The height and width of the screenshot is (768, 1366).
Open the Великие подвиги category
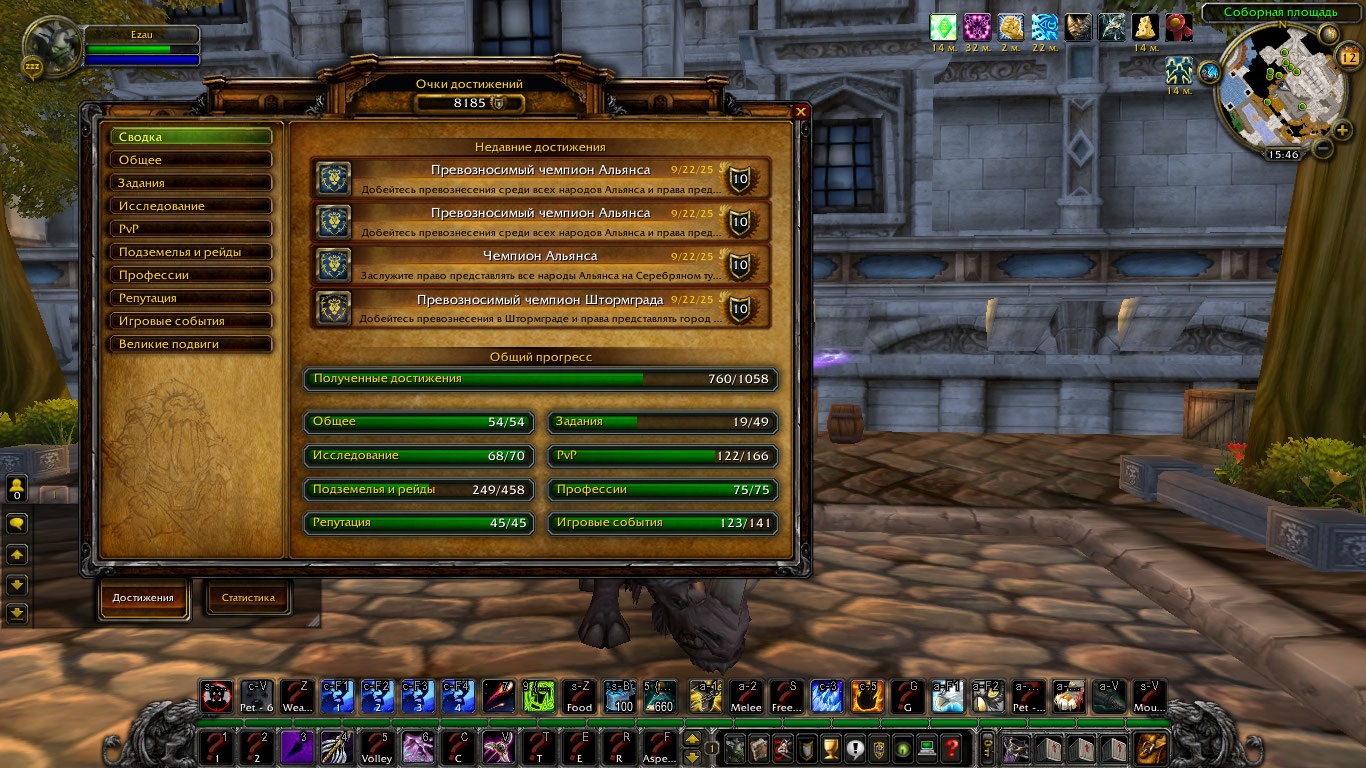pos(190,344)
